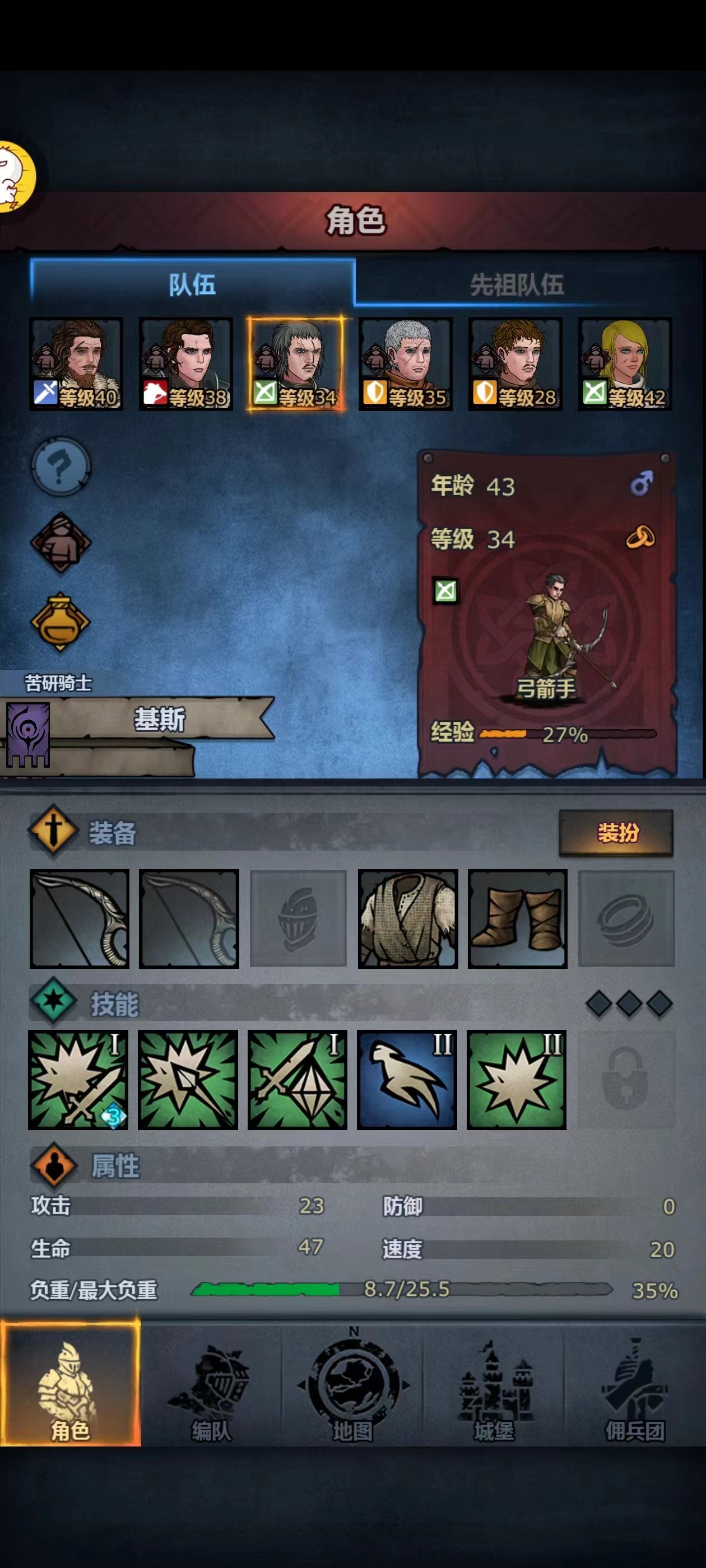This screenshot has width=706, height=1568.
Task: Select the tunic armor equipment slot
Action: click(407, 918)
